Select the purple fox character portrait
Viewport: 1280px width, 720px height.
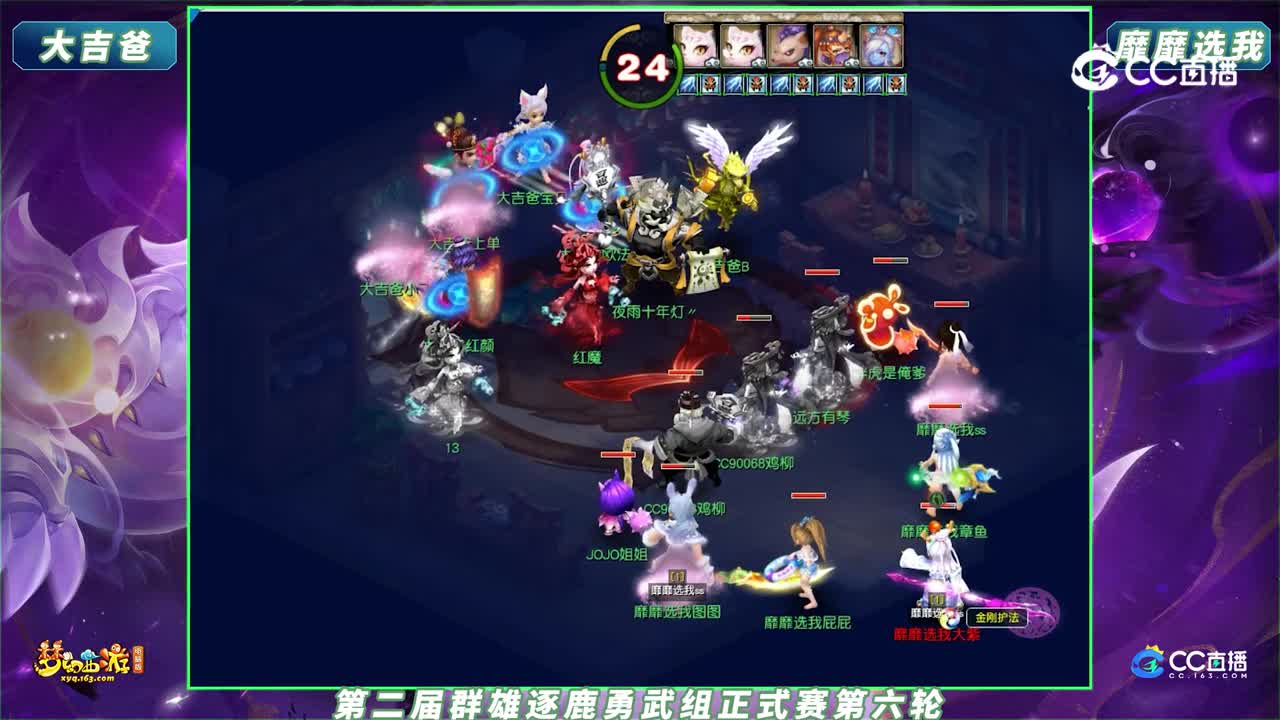pos(784,46)
